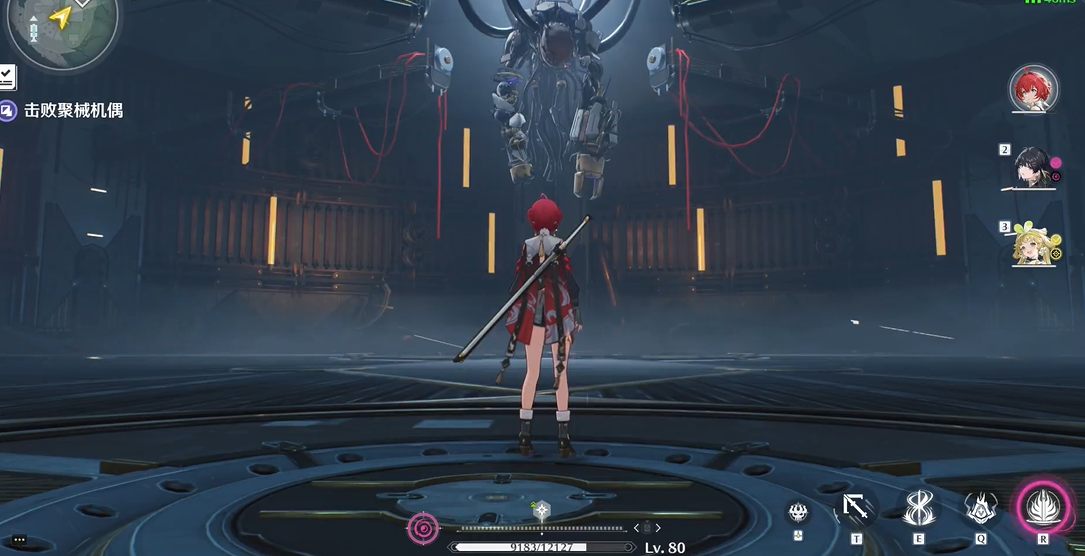Activate the glowing pink flame ultimate
The width and height of the screenshot is (1085, 556).
click(1043, 507)
